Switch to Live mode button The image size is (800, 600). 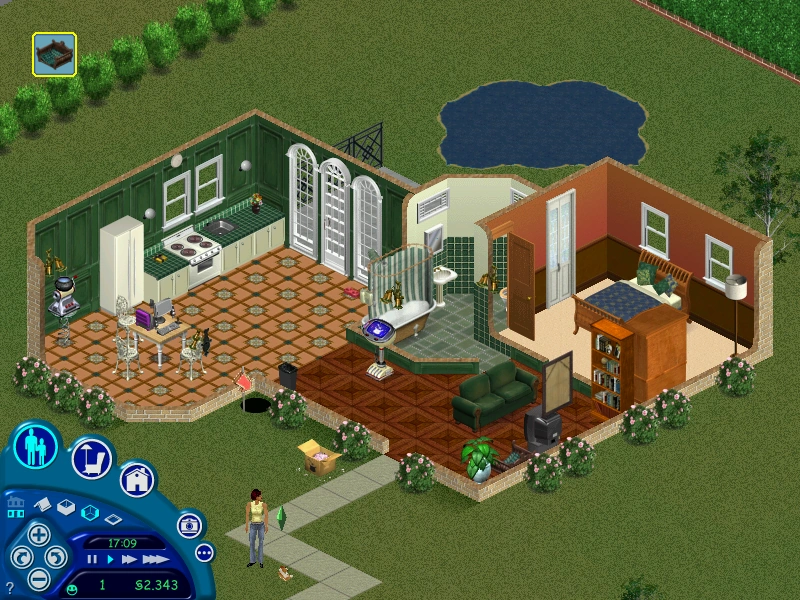[x=36, y=447]
